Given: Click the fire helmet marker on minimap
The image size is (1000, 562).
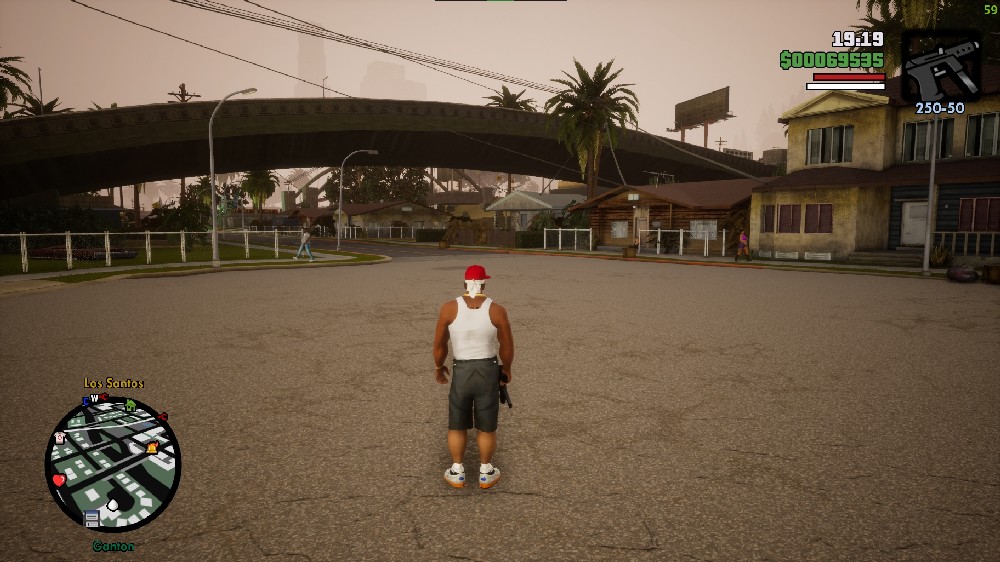Looking at the screenshot, I should point(152,448).
